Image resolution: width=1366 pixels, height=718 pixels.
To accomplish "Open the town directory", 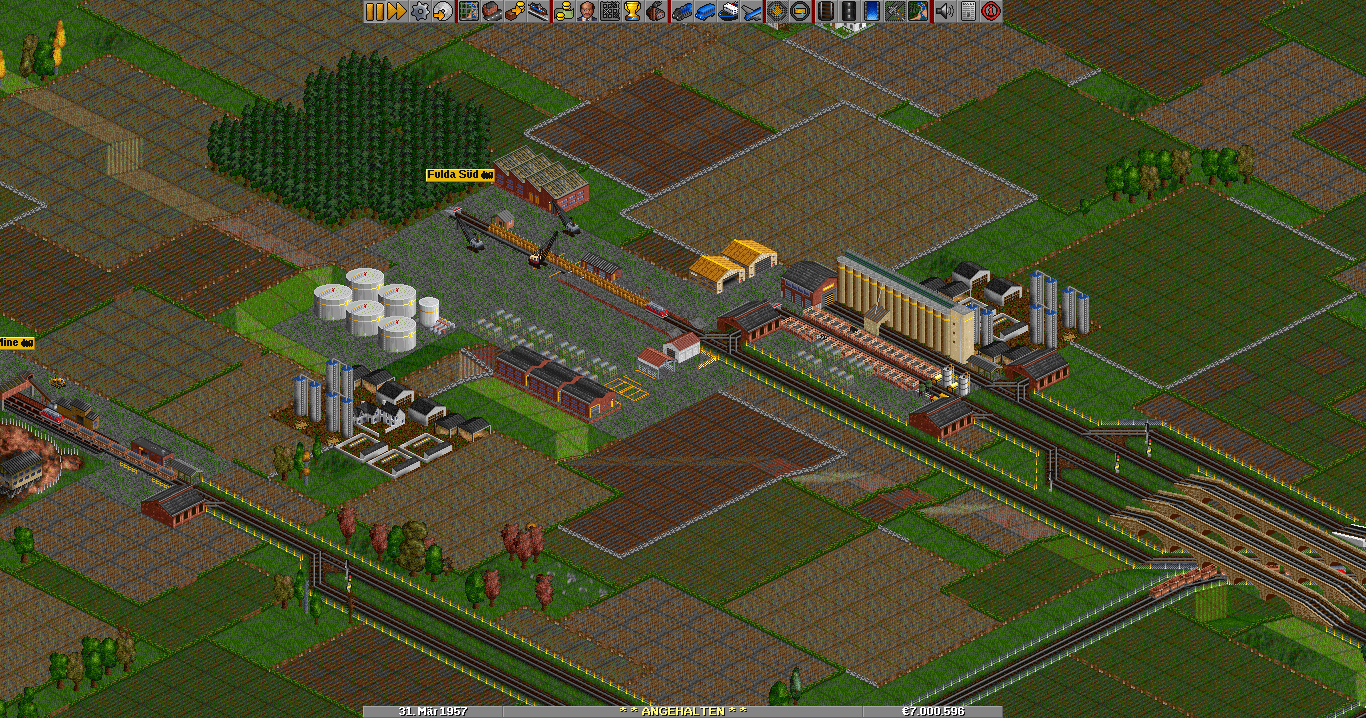I will [491, 11].
